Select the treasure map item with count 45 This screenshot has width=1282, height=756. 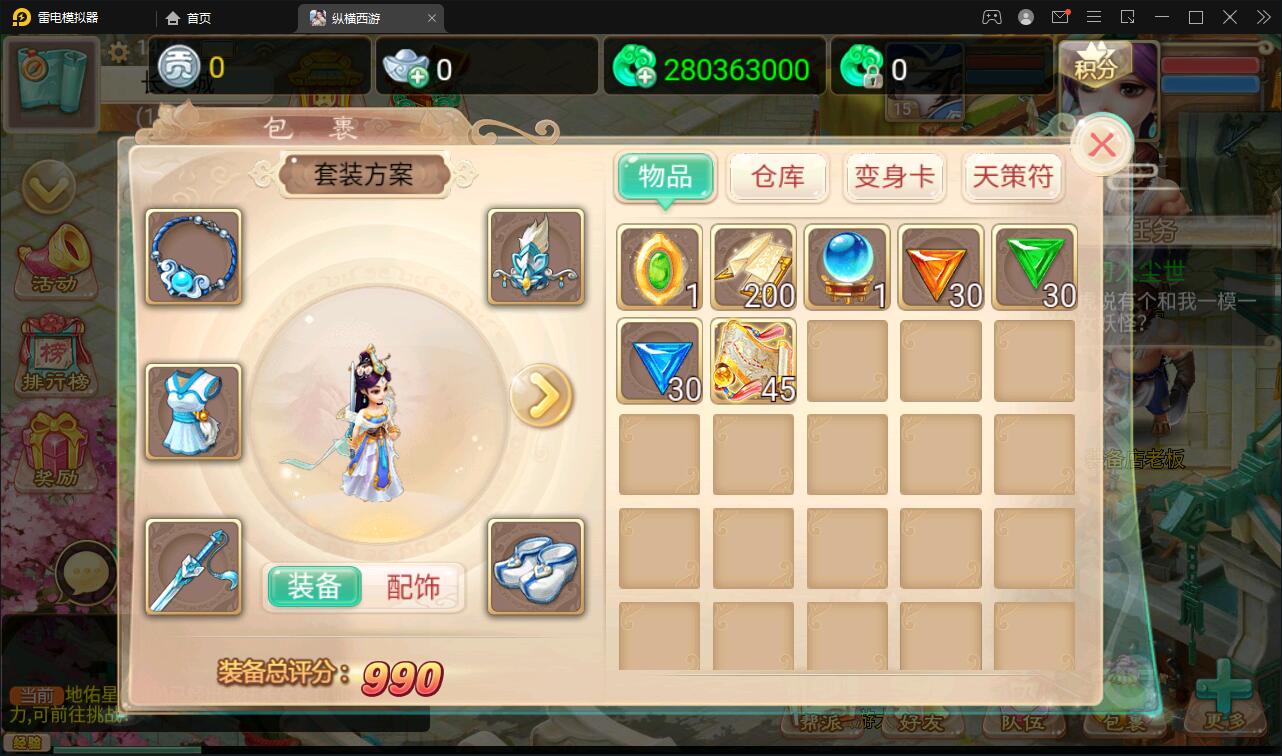pyautogui.click(x=753, y=360)
